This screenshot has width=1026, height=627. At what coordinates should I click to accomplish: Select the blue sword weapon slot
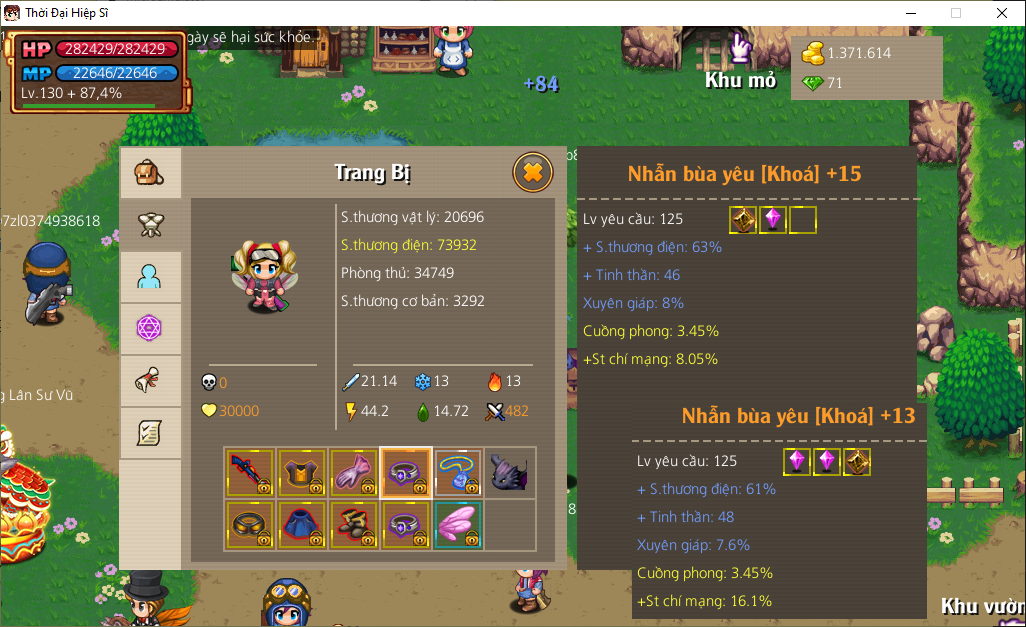pyautogui.click(x=250, y=473)
